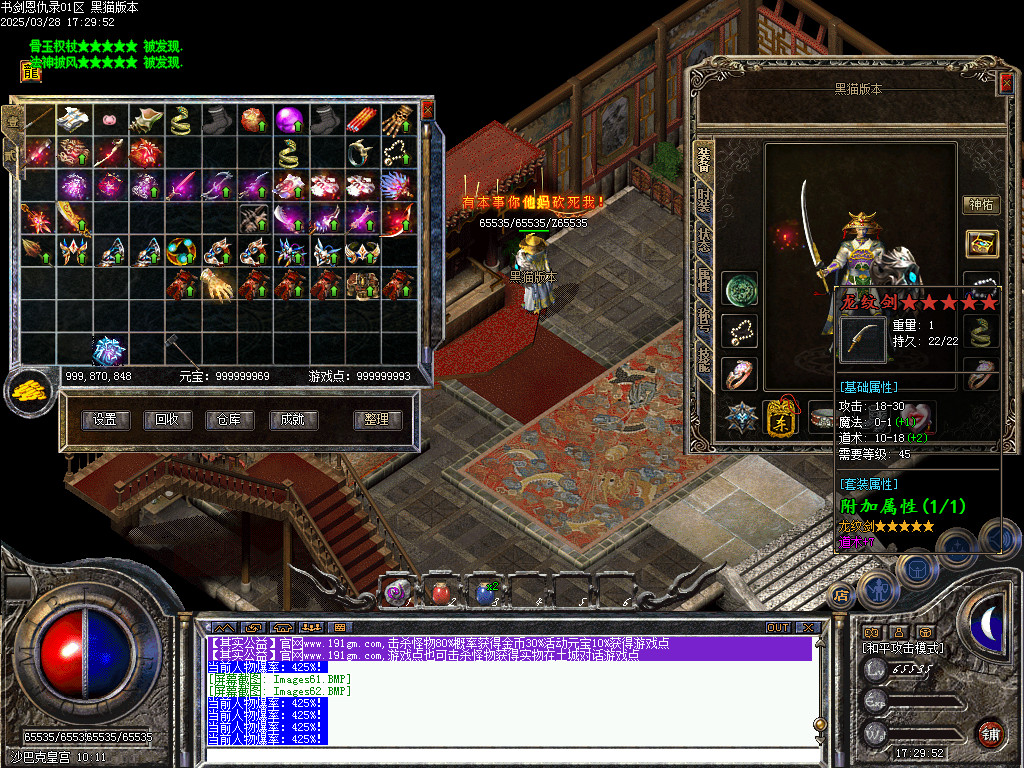1024x768 pixels.
Task: Open the 设置 settings button
Action: point(104,420)
